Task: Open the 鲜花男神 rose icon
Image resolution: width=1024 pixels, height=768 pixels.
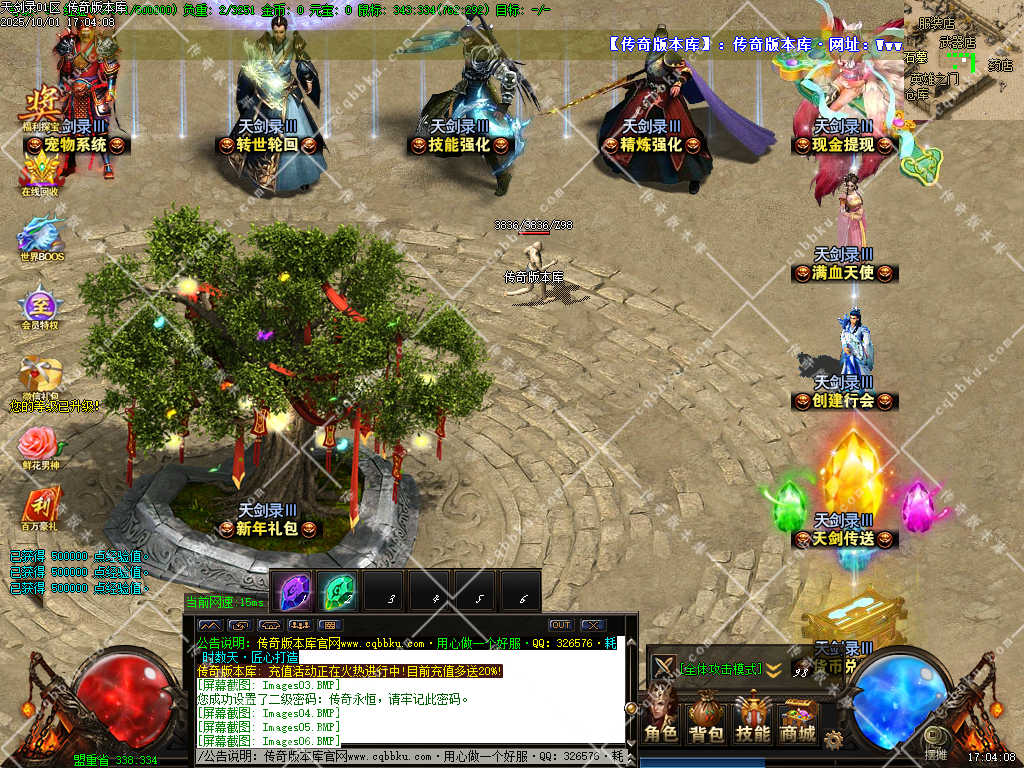Action: click(x=40, y=445)
